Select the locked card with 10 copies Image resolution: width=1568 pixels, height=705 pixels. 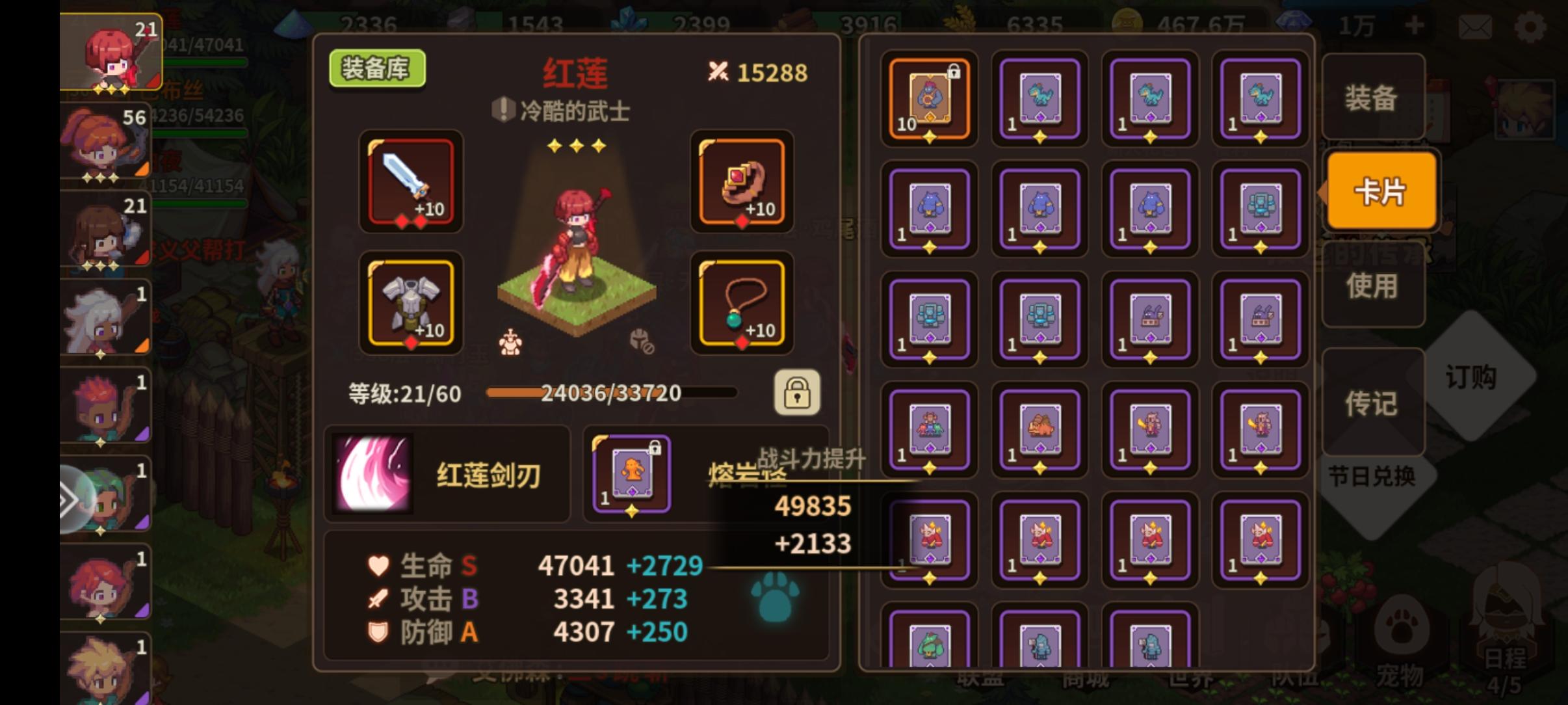pos(928,100)
